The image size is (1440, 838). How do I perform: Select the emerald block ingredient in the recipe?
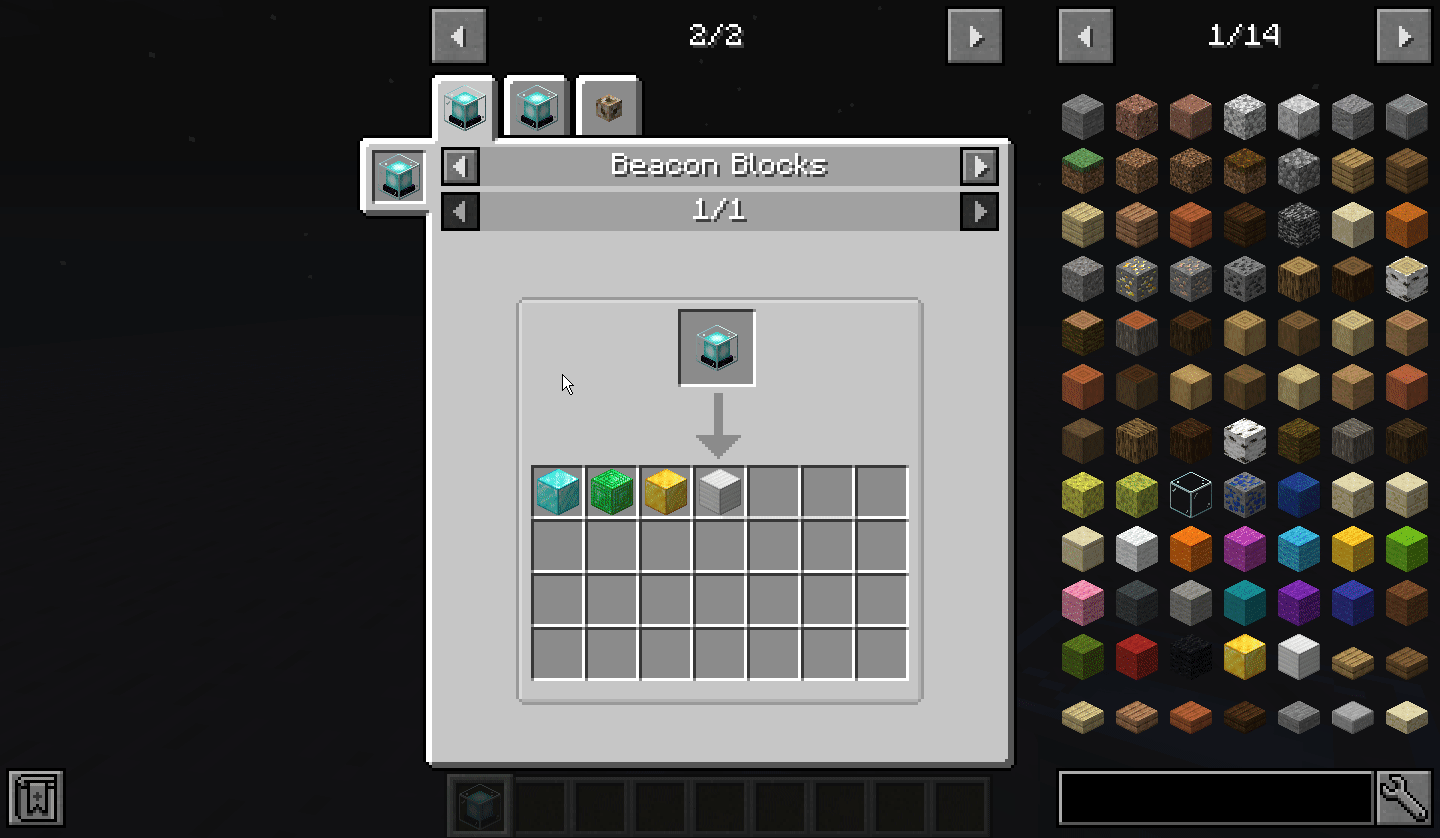pyautogui.click(x=611, y=491)
